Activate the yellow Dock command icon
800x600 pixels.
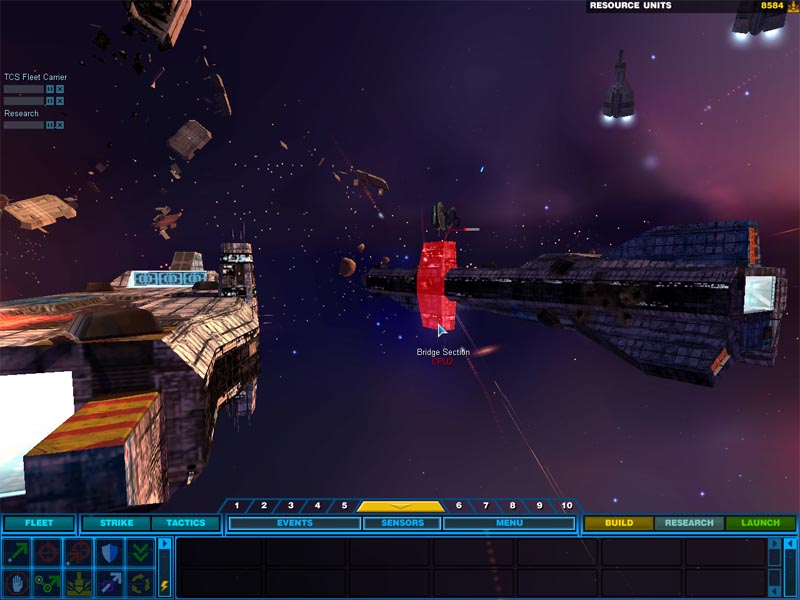(77, 582)
